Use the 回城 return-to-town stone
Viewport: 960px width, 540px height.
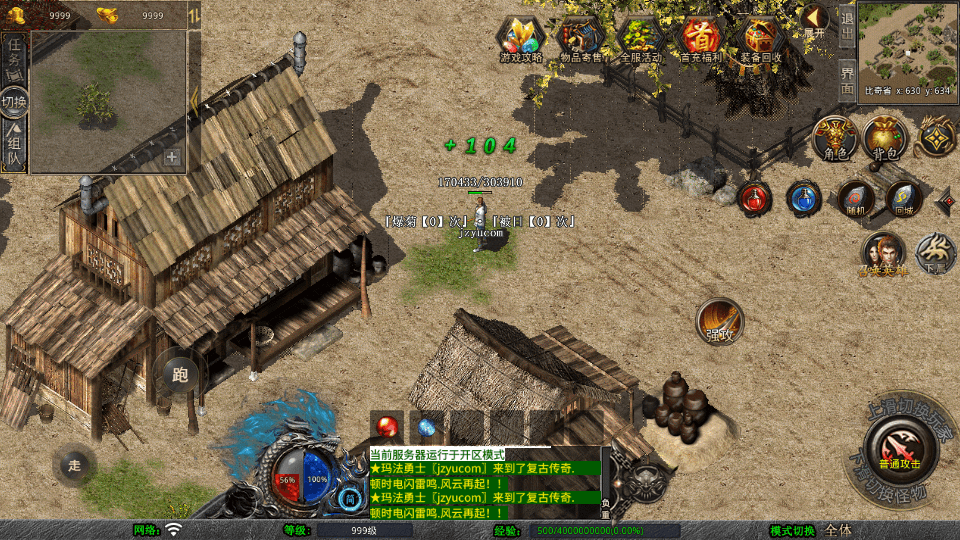(904, 199)
